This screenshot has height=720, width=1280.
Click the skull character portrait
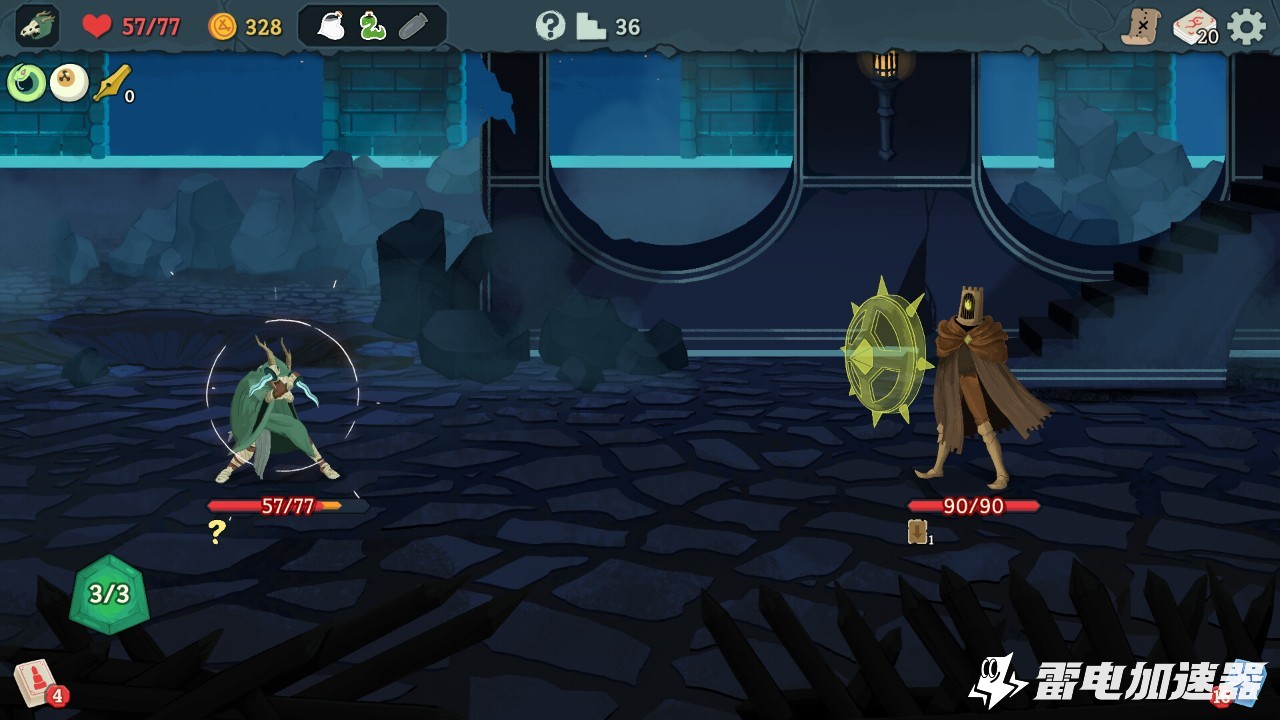[x=37, y=26]
